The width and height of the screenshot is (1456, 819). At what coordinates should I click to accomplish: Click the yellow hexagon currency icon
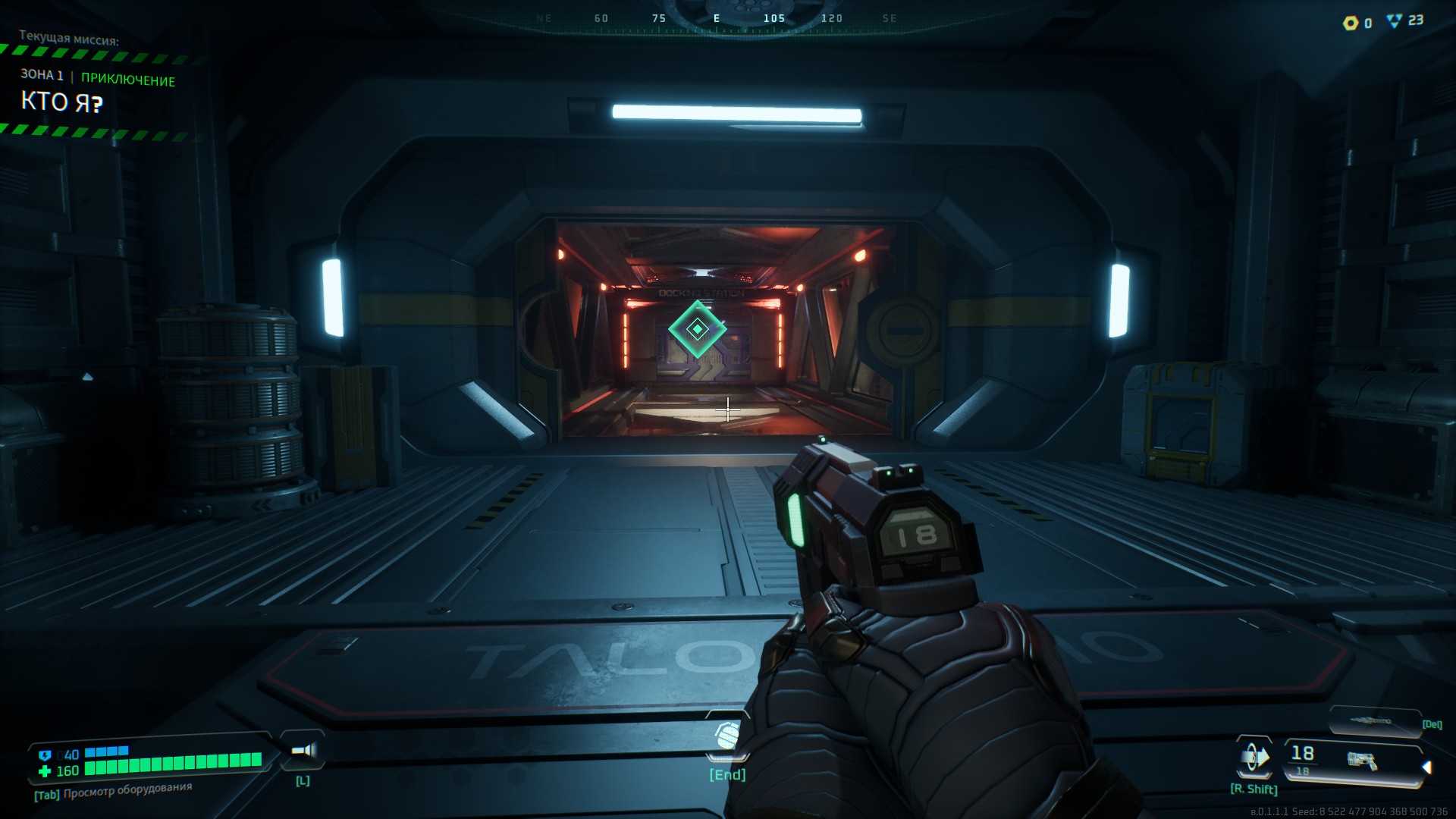(1351, 23)
